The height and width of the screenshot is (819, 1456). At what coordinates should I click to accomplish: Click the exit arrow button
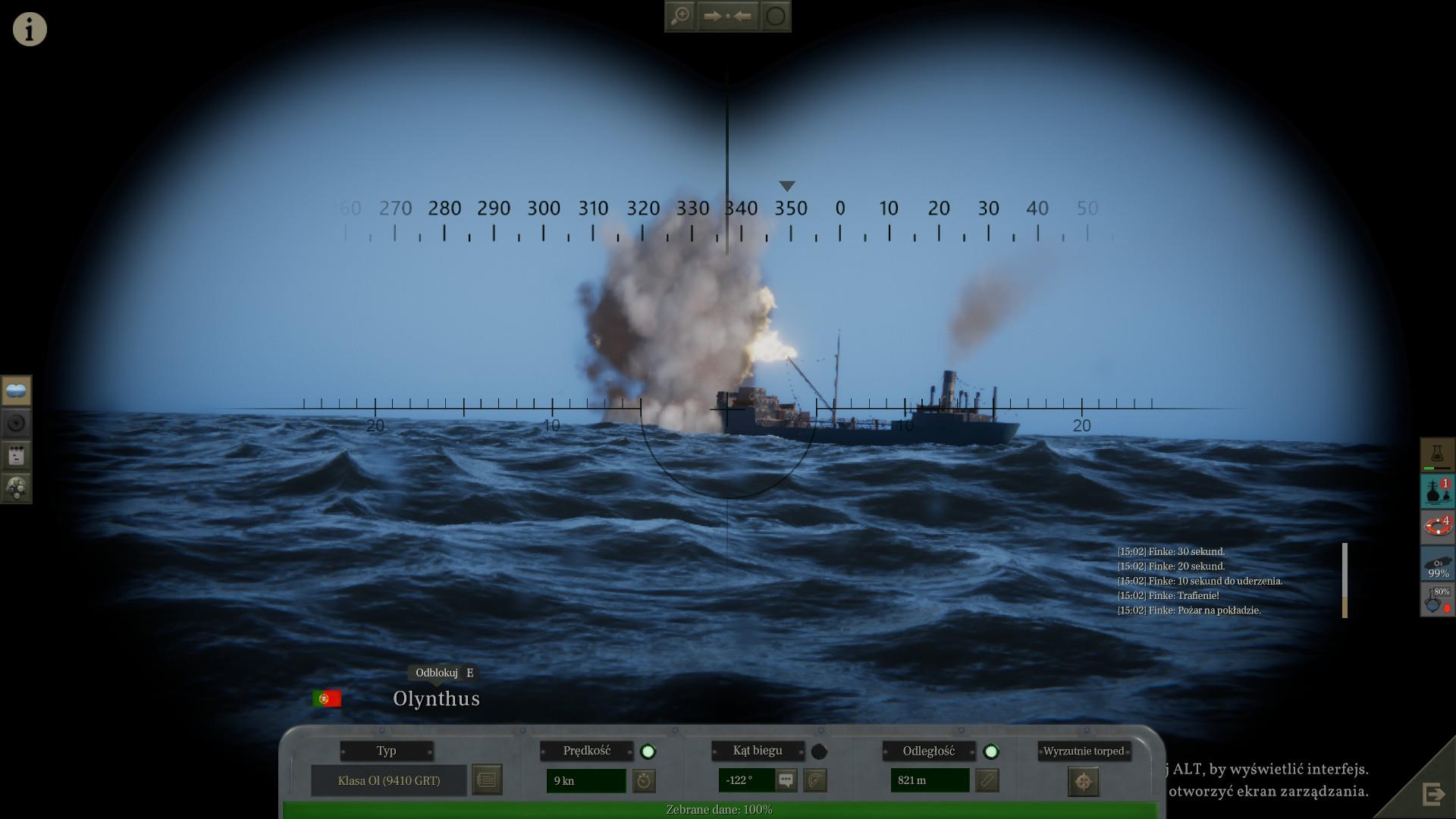1432,794
